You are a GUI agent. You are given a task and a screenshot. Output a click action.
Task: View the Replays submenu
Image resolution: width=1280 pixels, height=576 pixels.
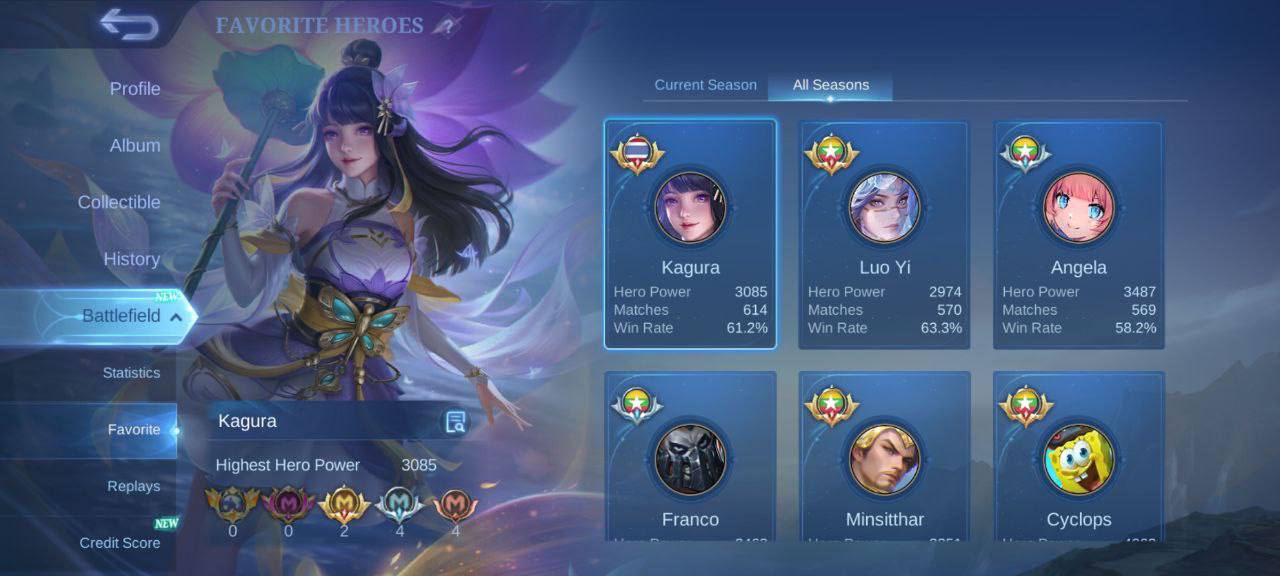coord(134,487)
